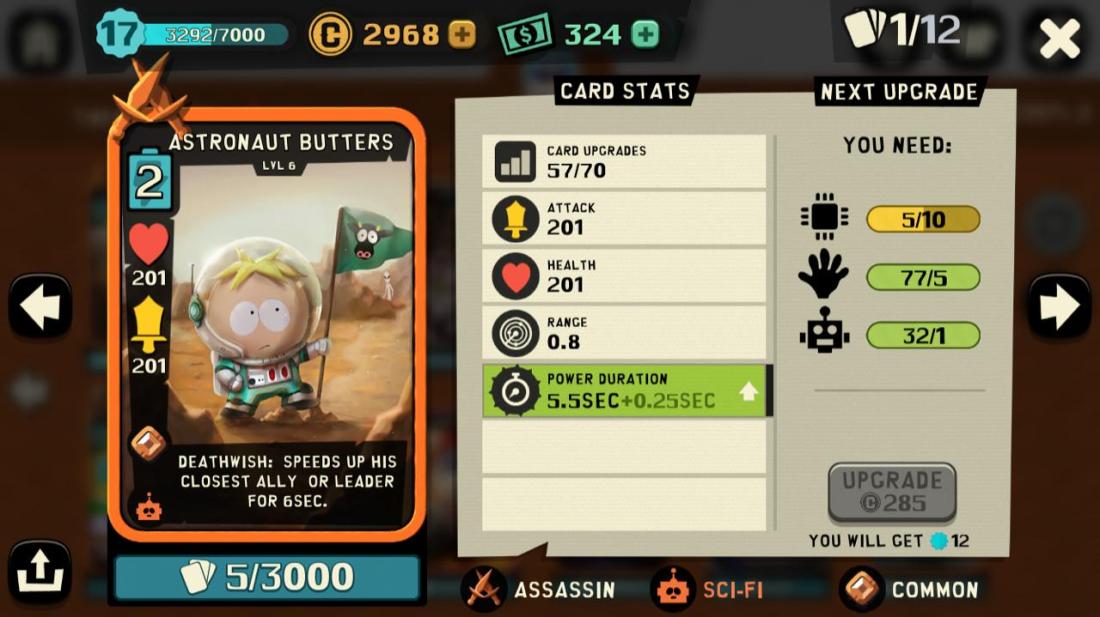1100x617 pixels.
Task: Select the Attack stat row
Action: point(626,218)
